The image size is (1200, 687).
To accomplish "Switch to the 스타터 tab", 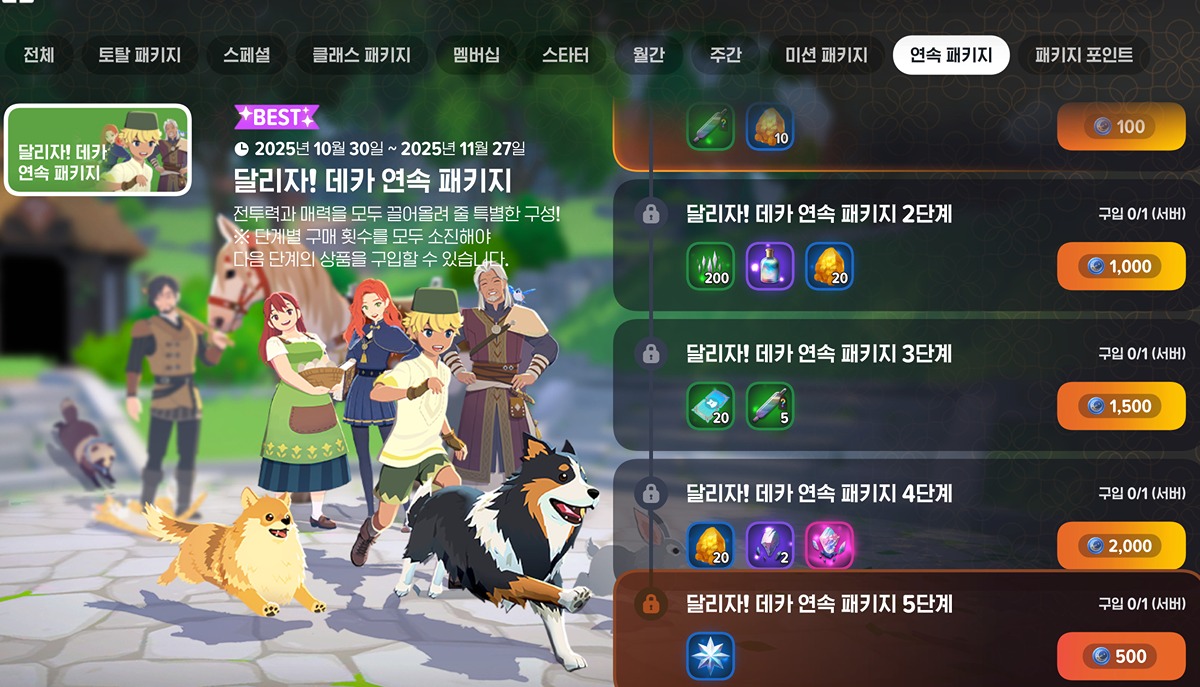I will tap(565, 55).
